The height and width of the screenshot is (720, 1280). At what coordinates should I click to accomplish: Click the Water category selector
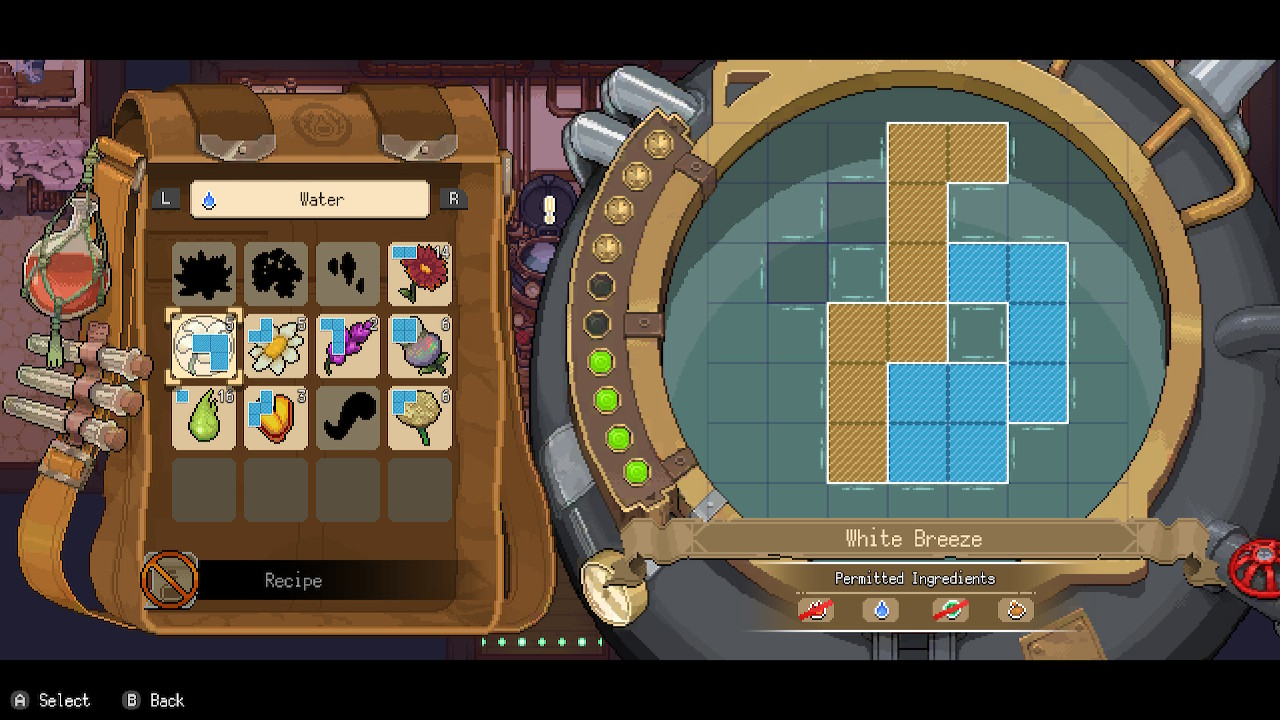tap(310, 199)
